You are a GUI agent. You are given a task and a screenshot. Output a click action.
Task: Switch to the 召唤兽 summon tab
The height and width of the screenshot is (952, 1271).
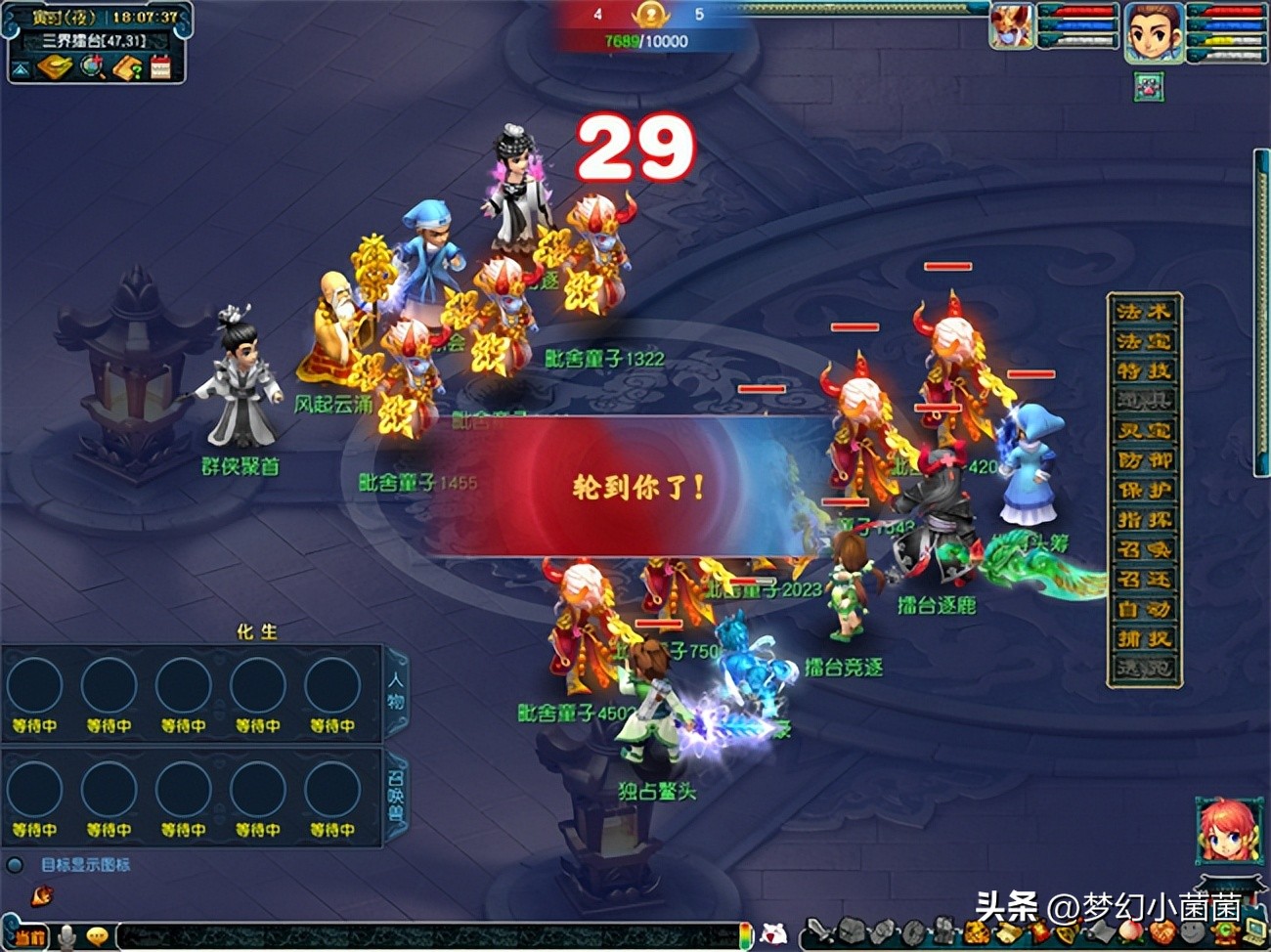pyautogui.click(x=396, y=792)
